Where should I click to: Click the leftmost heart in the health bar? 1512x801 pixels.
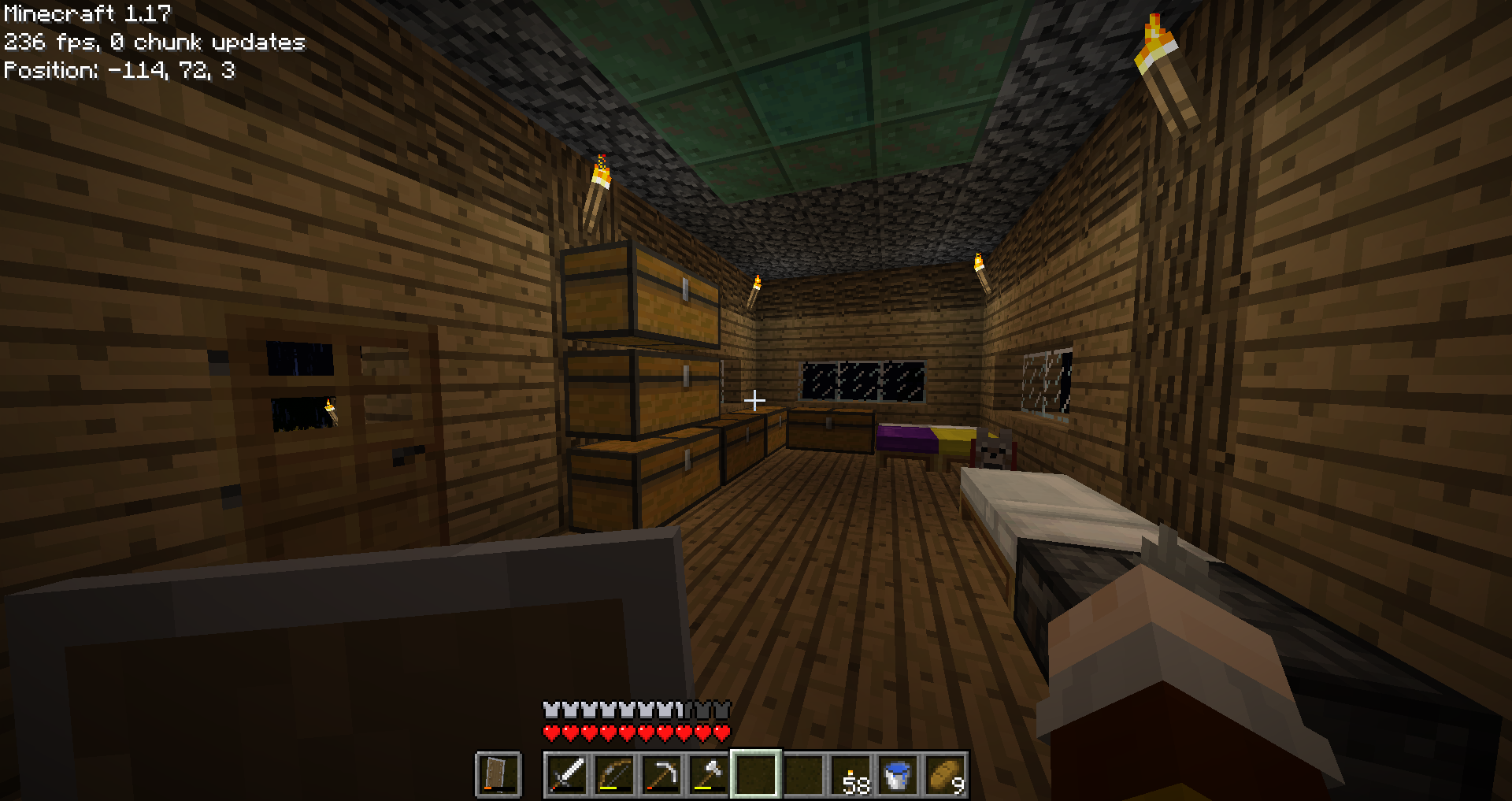(550, 732)
